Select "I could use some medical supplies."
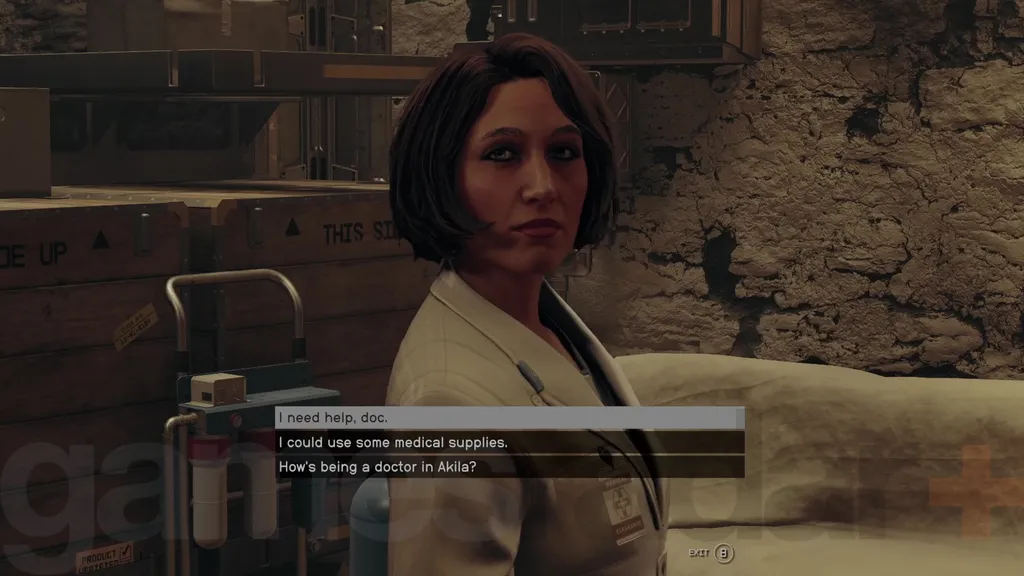 pos(508,442)
